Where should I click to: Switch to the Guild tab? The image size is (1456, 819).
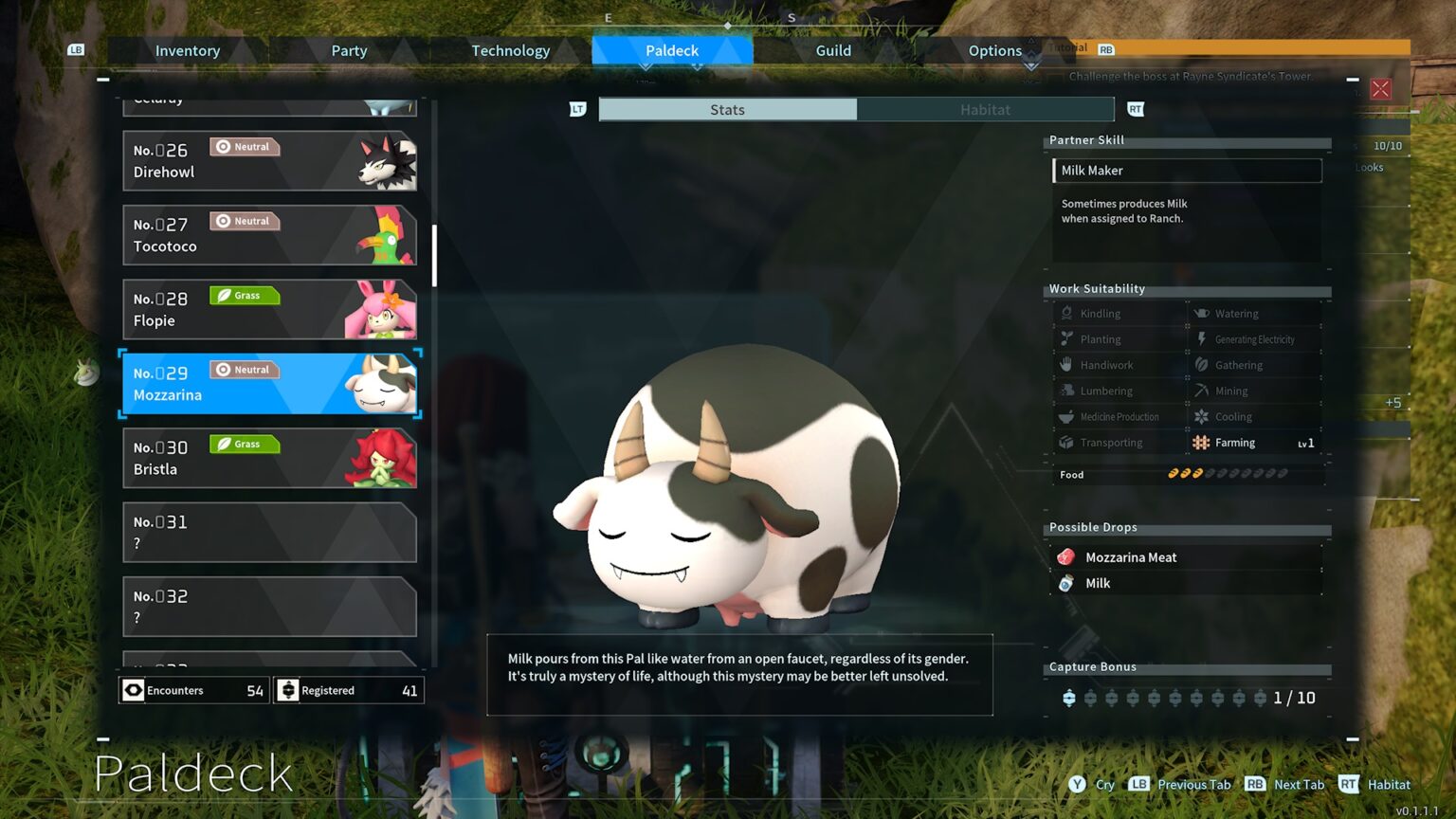pos(832,50)
